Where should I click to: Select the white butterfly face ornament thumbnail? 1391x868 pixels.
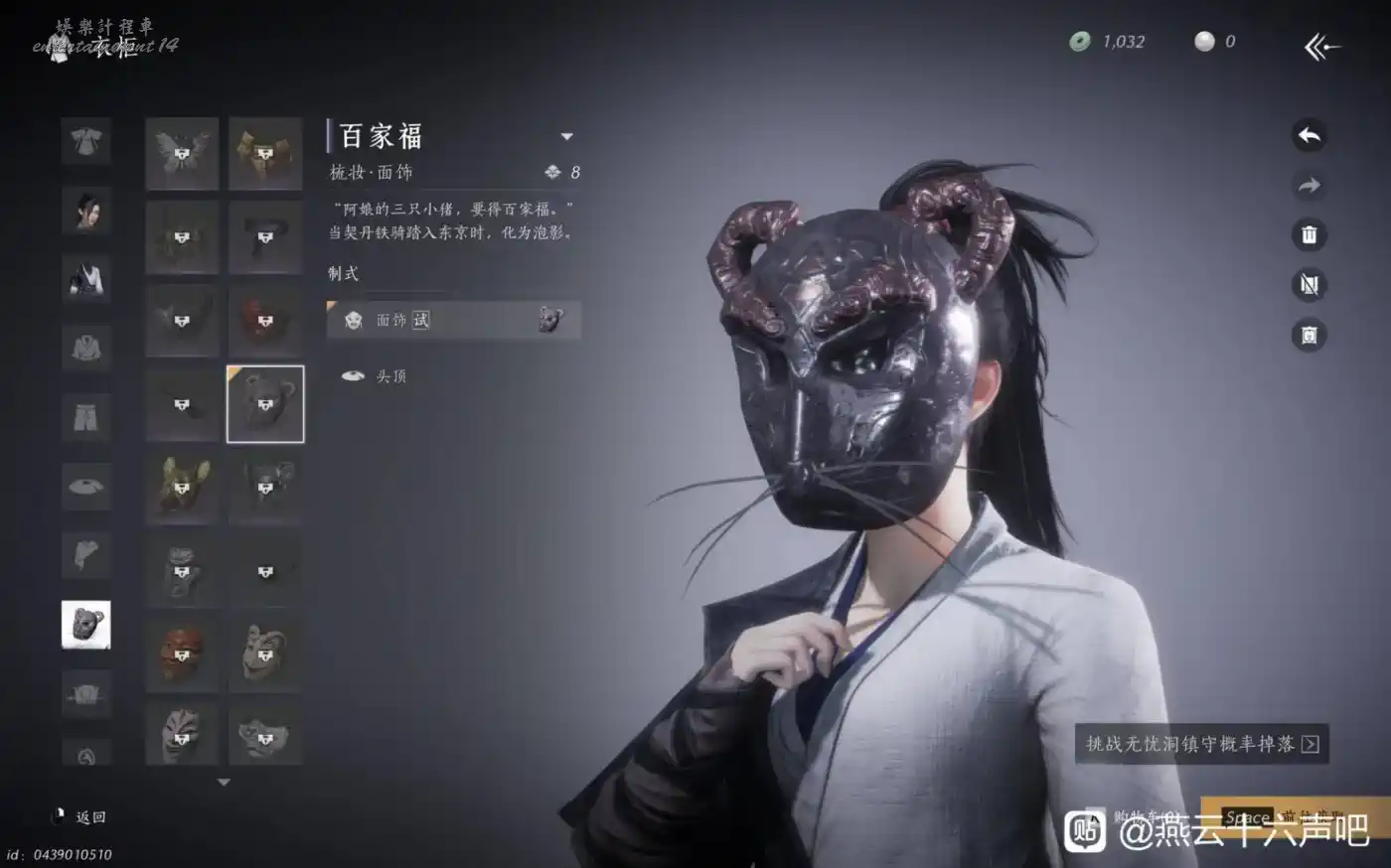[182, 153]
